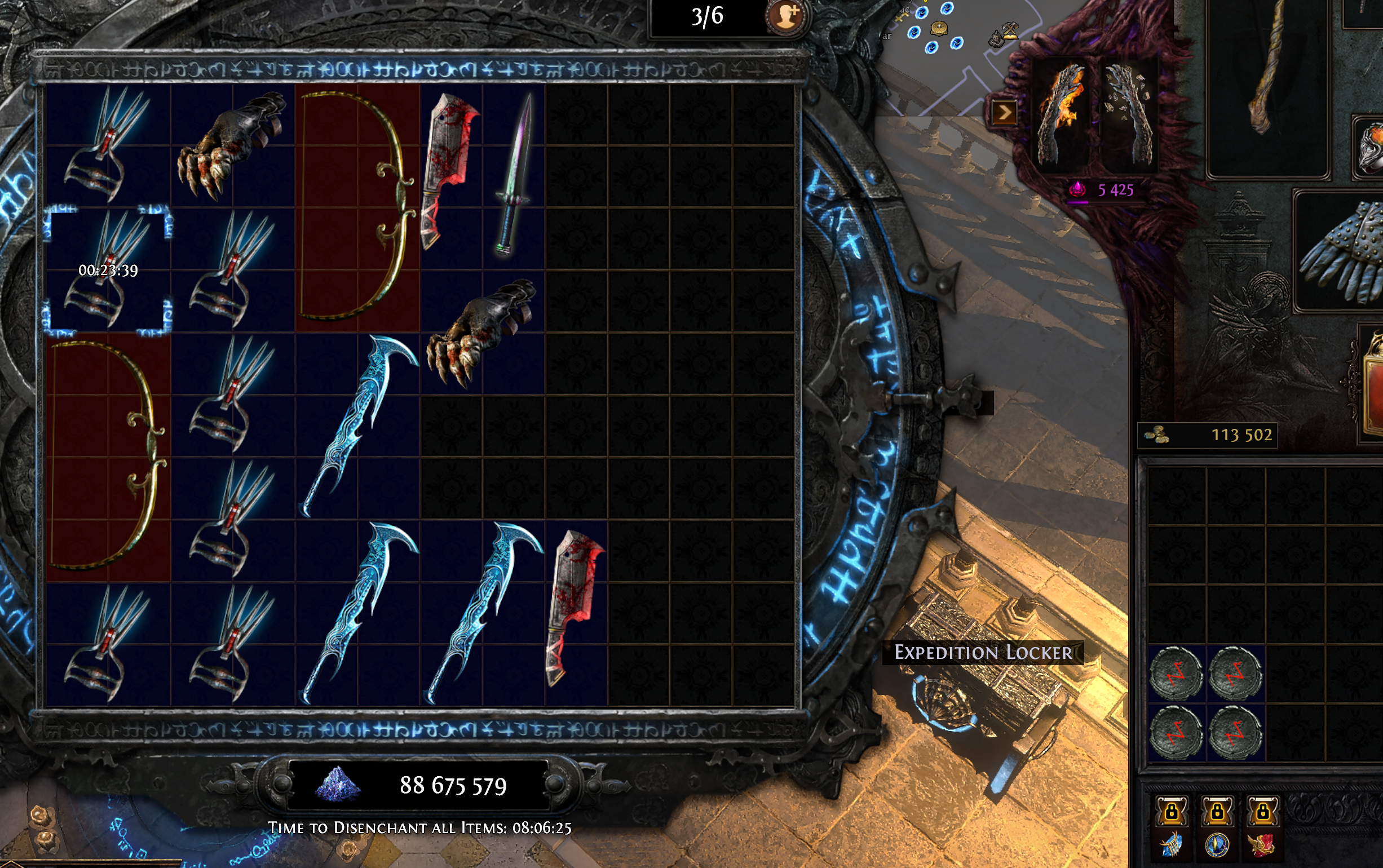Click the lock above the red winged crystal

[x=1262, y=812]
